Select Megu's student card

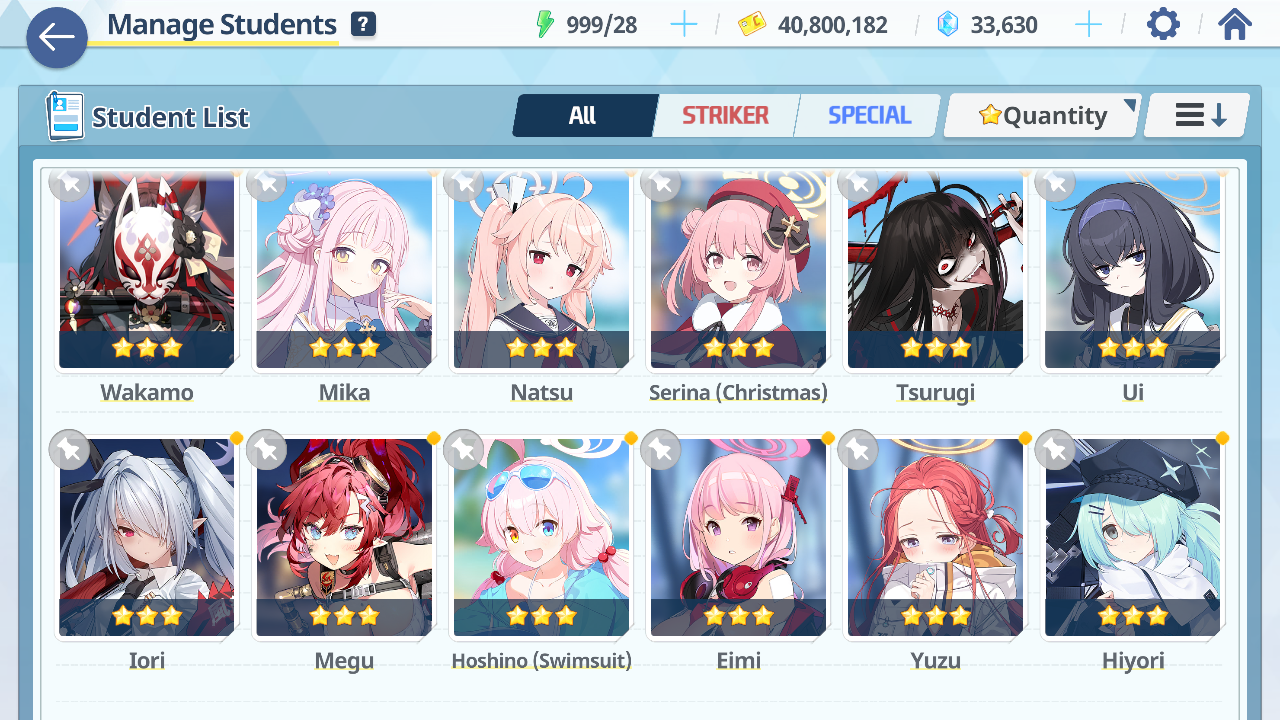pos(344,538)
